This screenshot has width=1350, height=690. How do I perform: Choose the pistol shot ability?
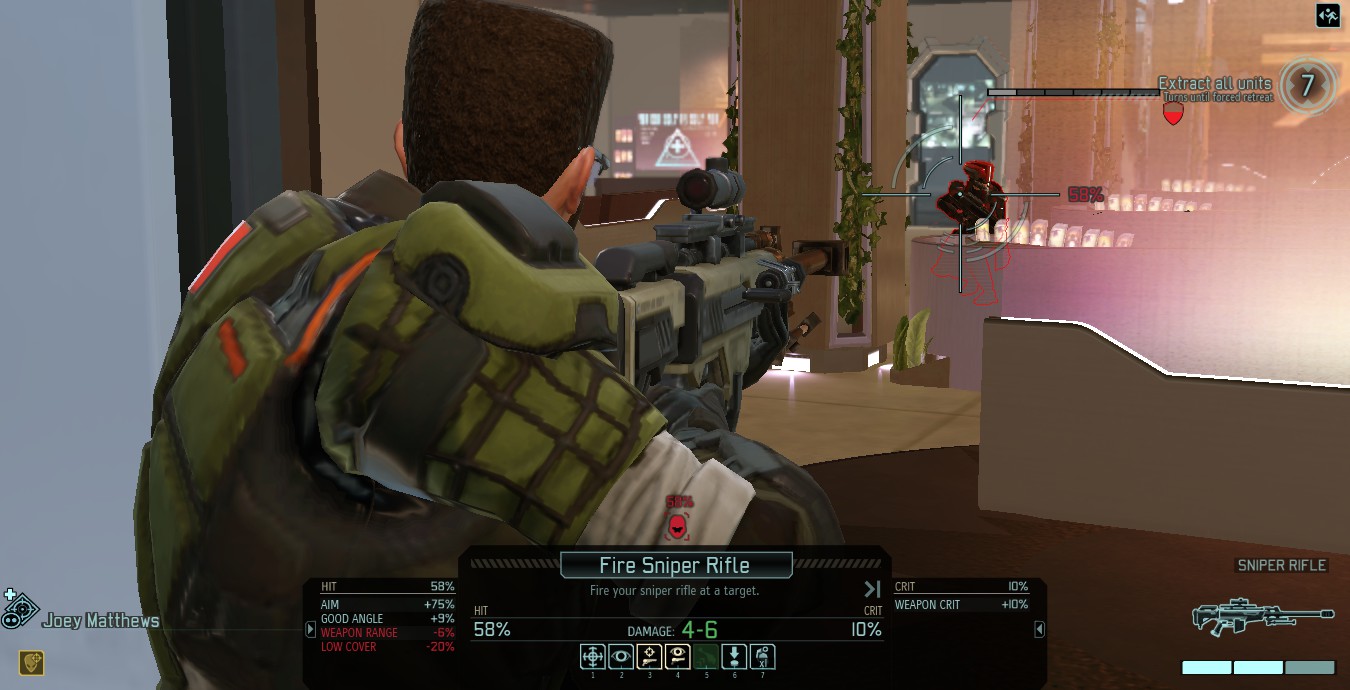(649, 656)
